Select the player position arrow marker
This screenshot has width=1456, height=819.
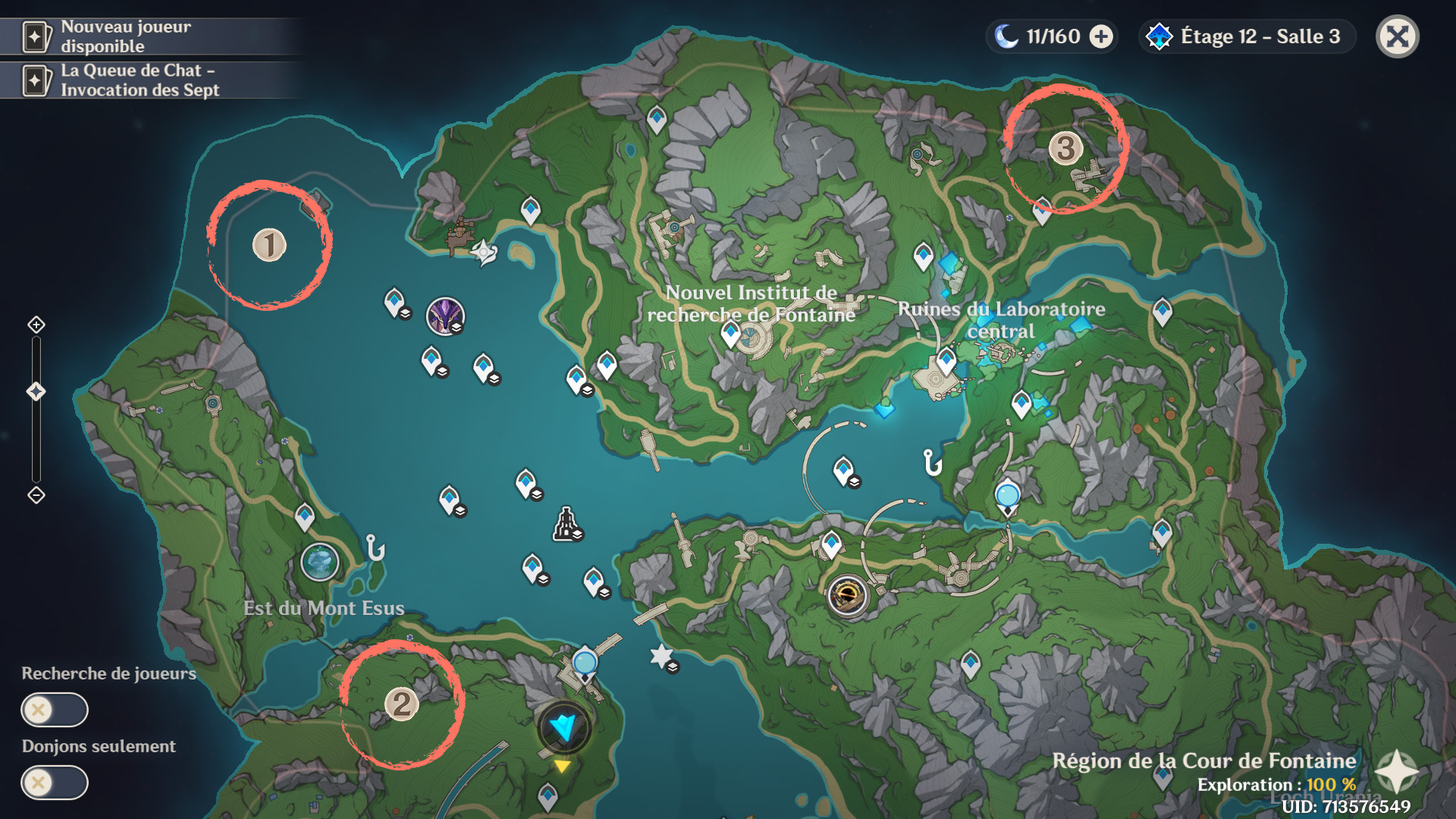[563, 728]
